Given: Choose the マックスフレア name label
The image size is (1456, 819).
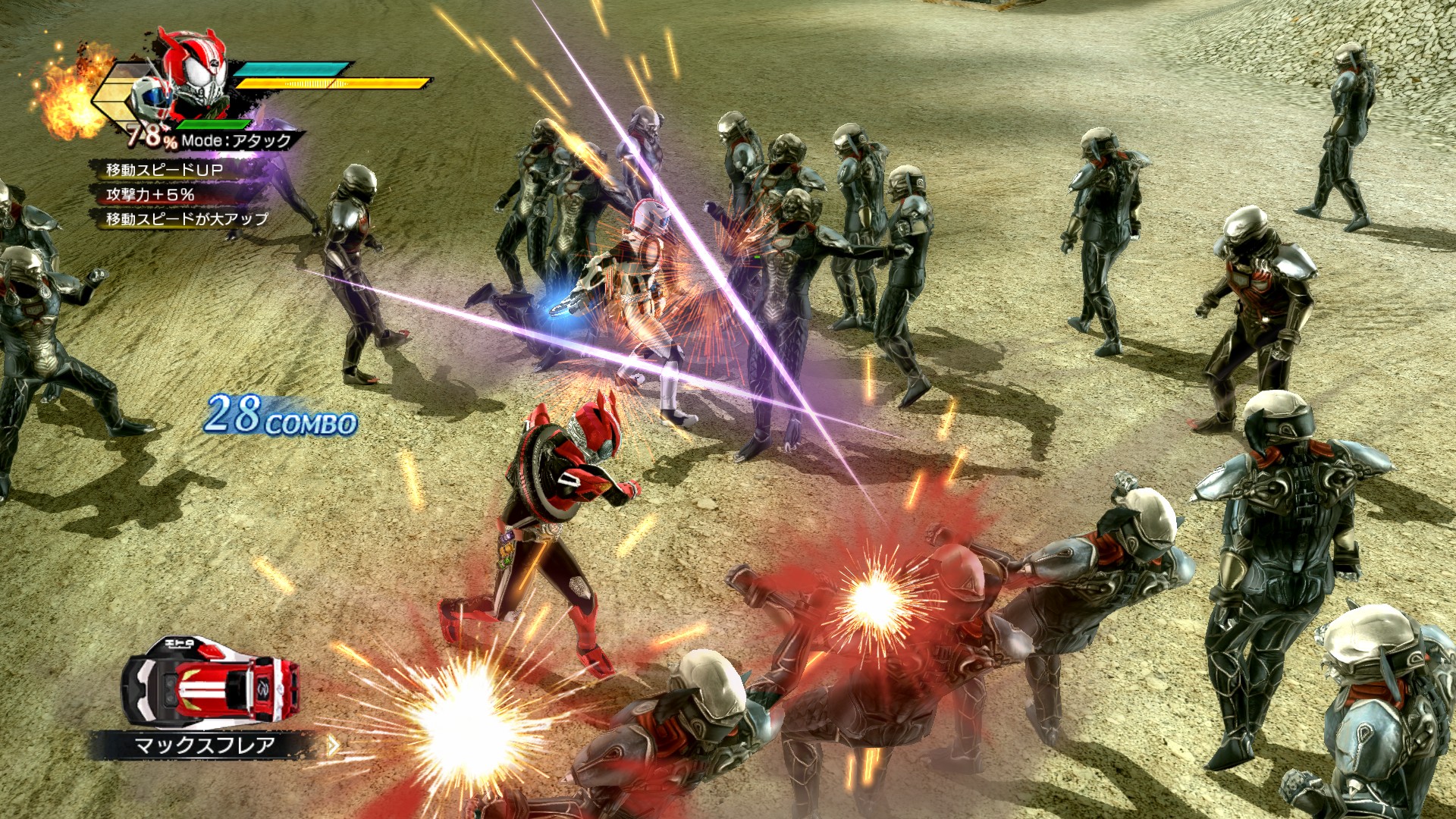Looking at the screenshot, I should click(x=204, y=745).
